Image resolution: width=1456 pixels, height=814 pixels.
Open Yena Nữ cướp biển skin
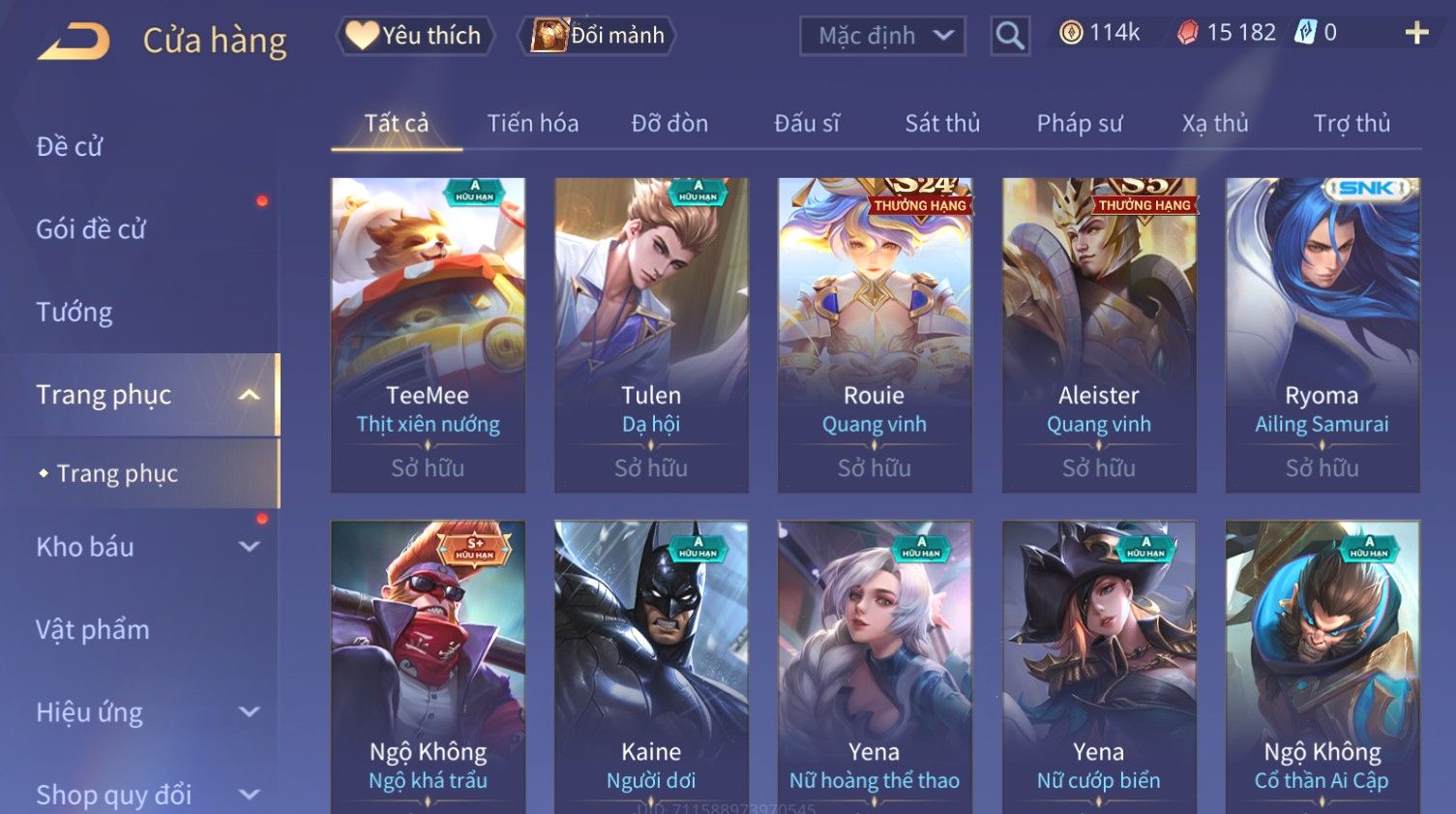point(1099,668)
